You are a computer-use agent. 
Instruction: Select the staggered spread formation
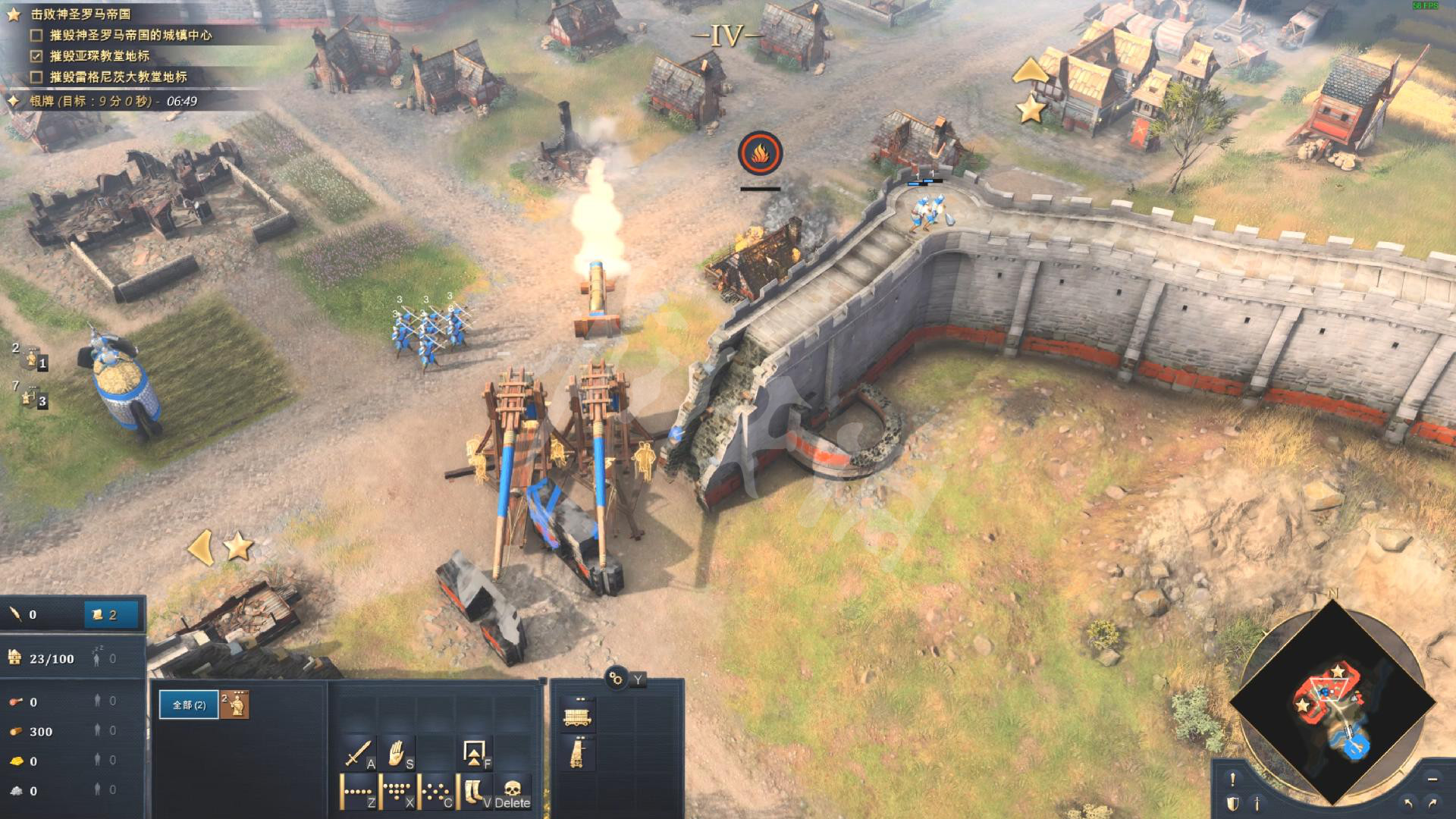(x=436, y=792)
